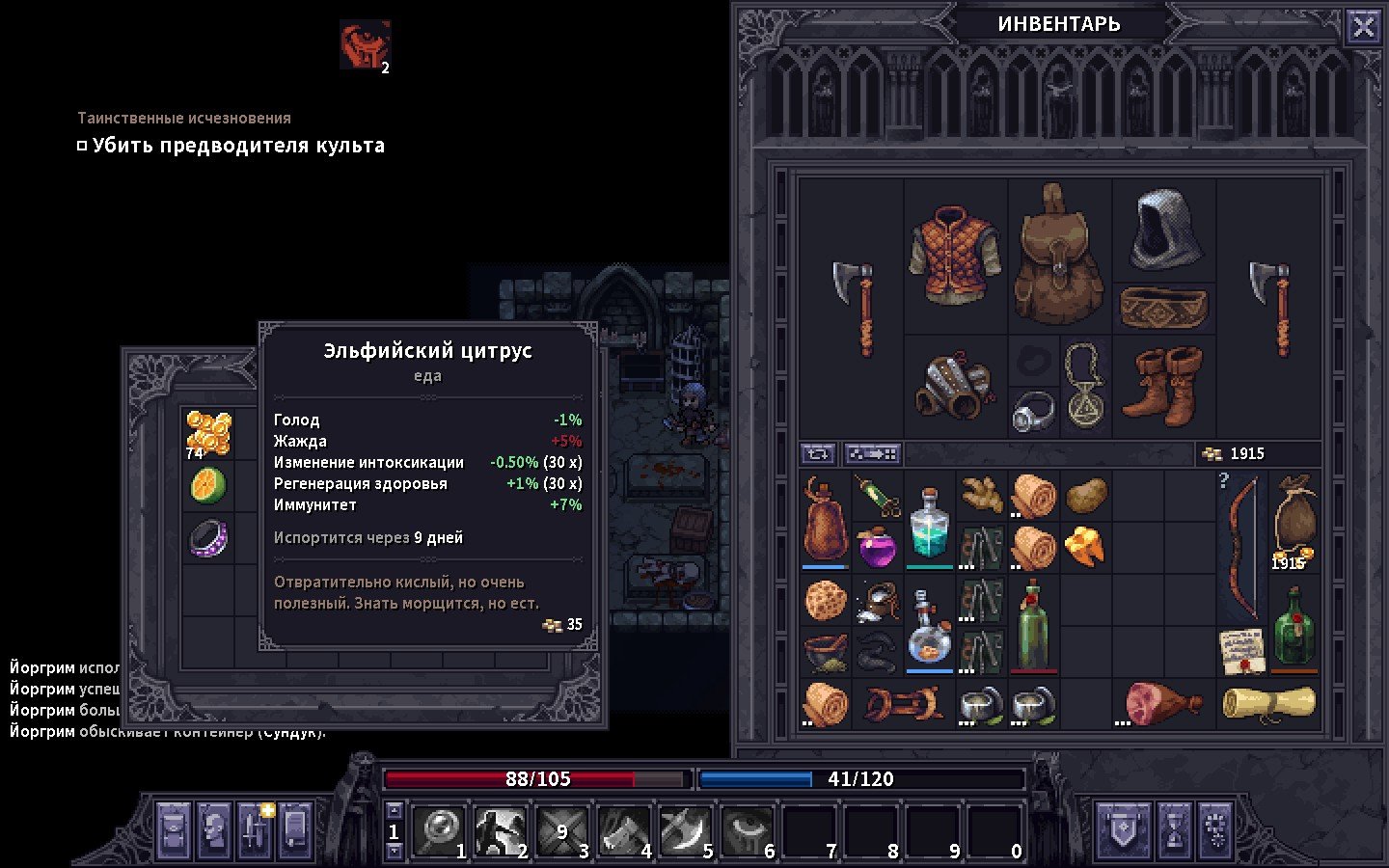Click the money pouch holding 1915 gold
1389x868 pixels.
click(1294, 522)
